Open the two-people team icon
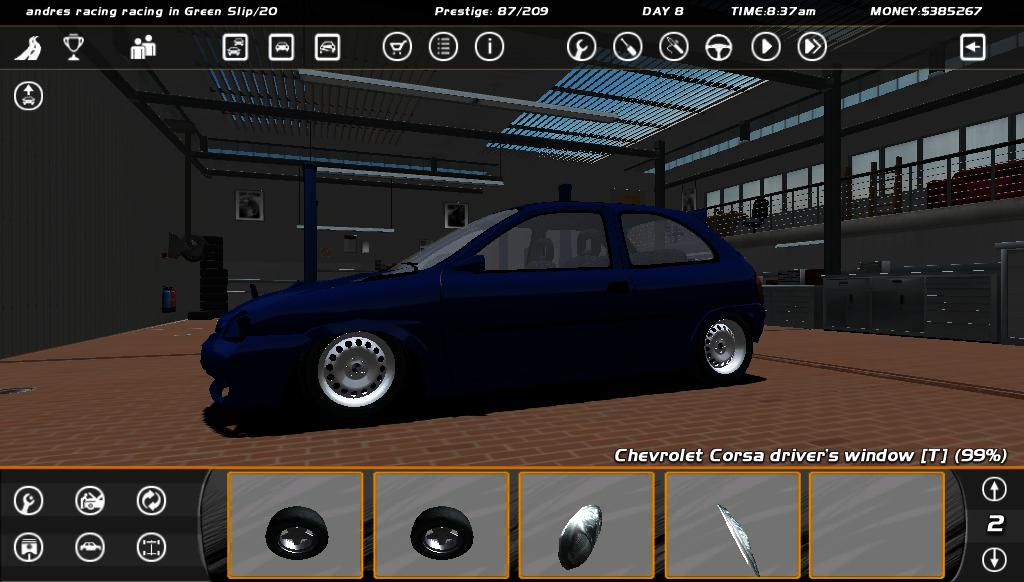The height and width of the screenshot is (582, 1024). tap(143, 47)
